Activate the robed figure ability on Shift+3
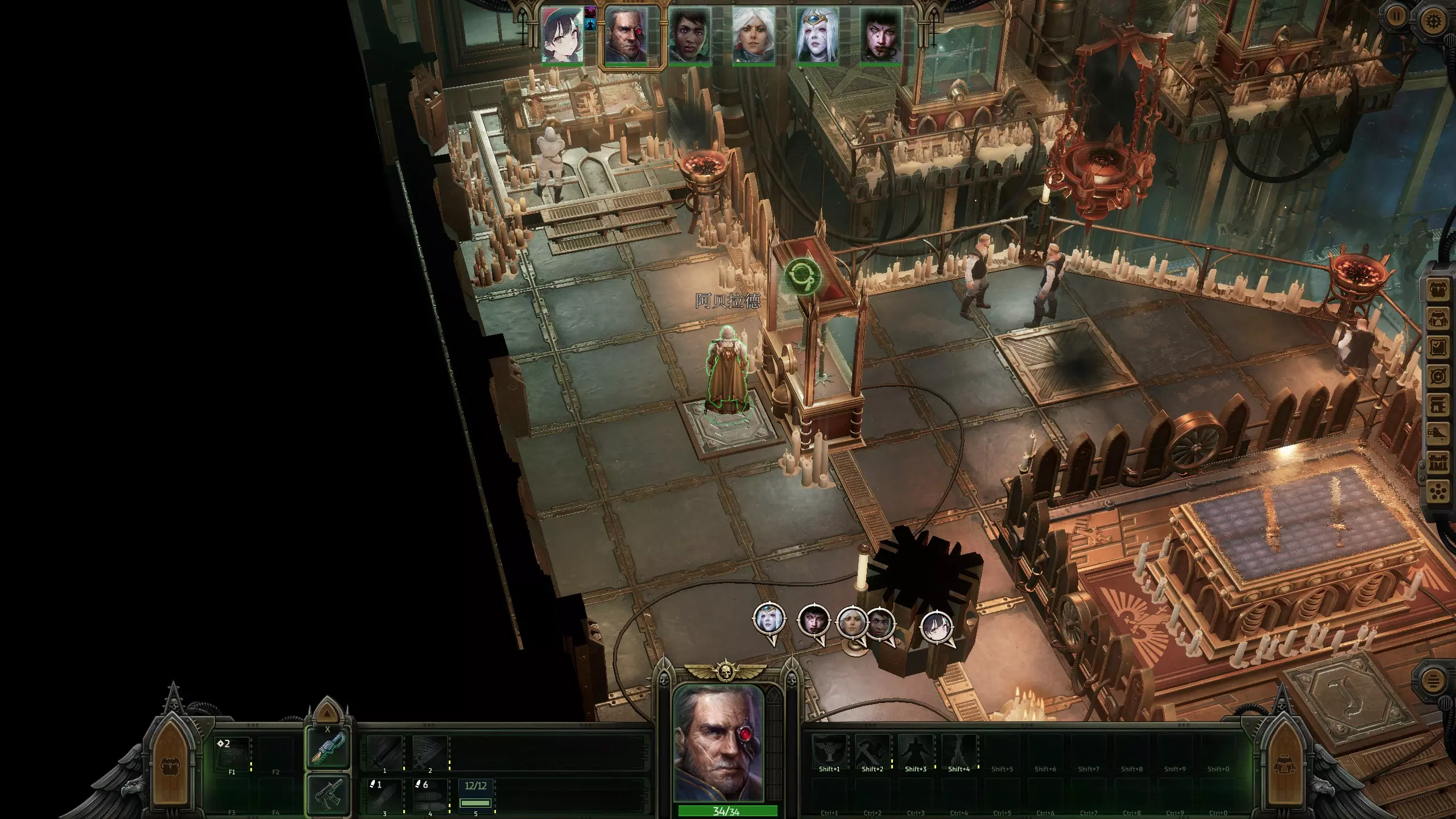Image resolution: width=1456 pixels, height=819 pixels. click(x=916, y=751)
